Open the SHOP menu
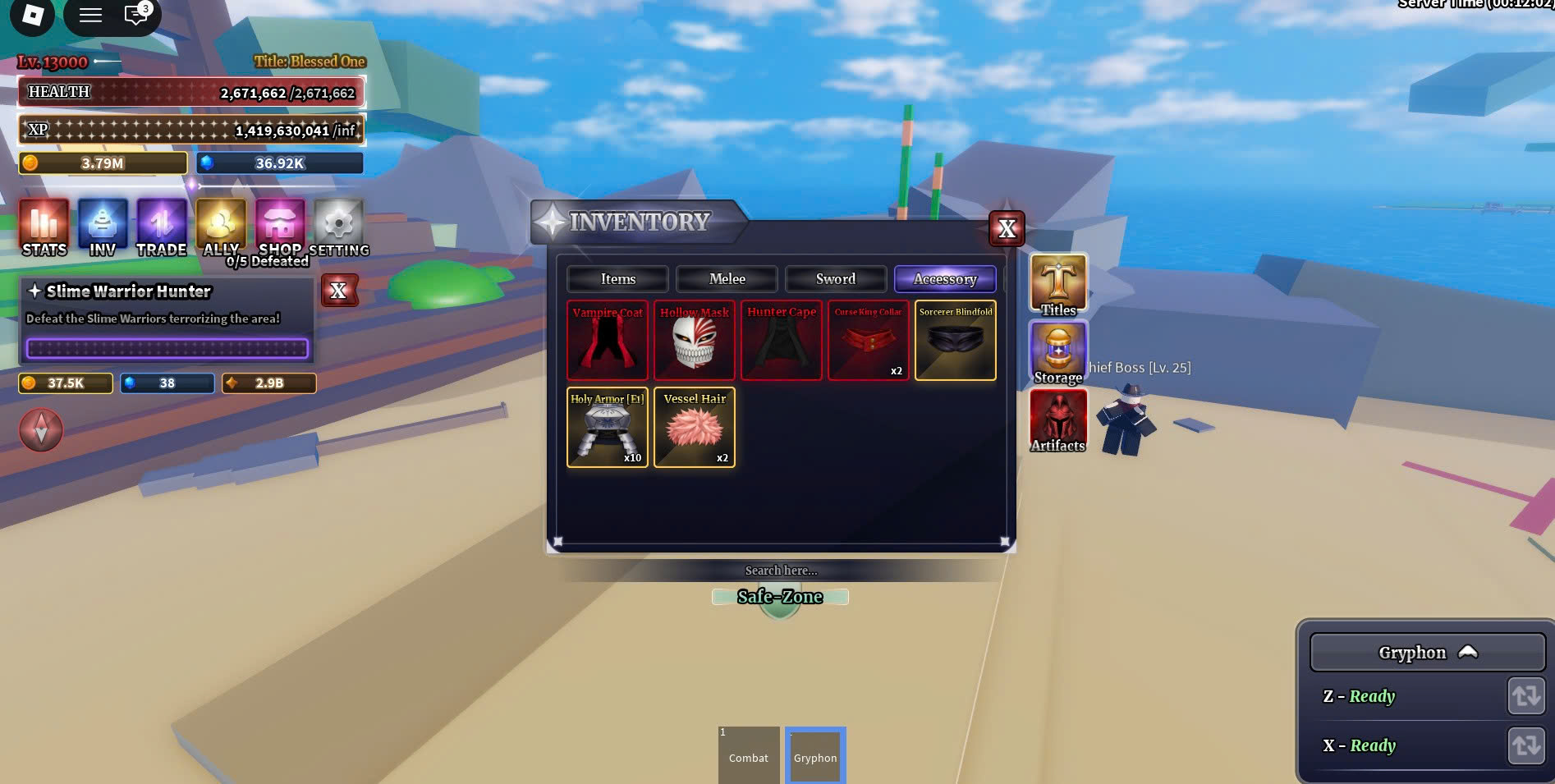The width and height of the screenshot is (1555, 784). click(280, 227)
